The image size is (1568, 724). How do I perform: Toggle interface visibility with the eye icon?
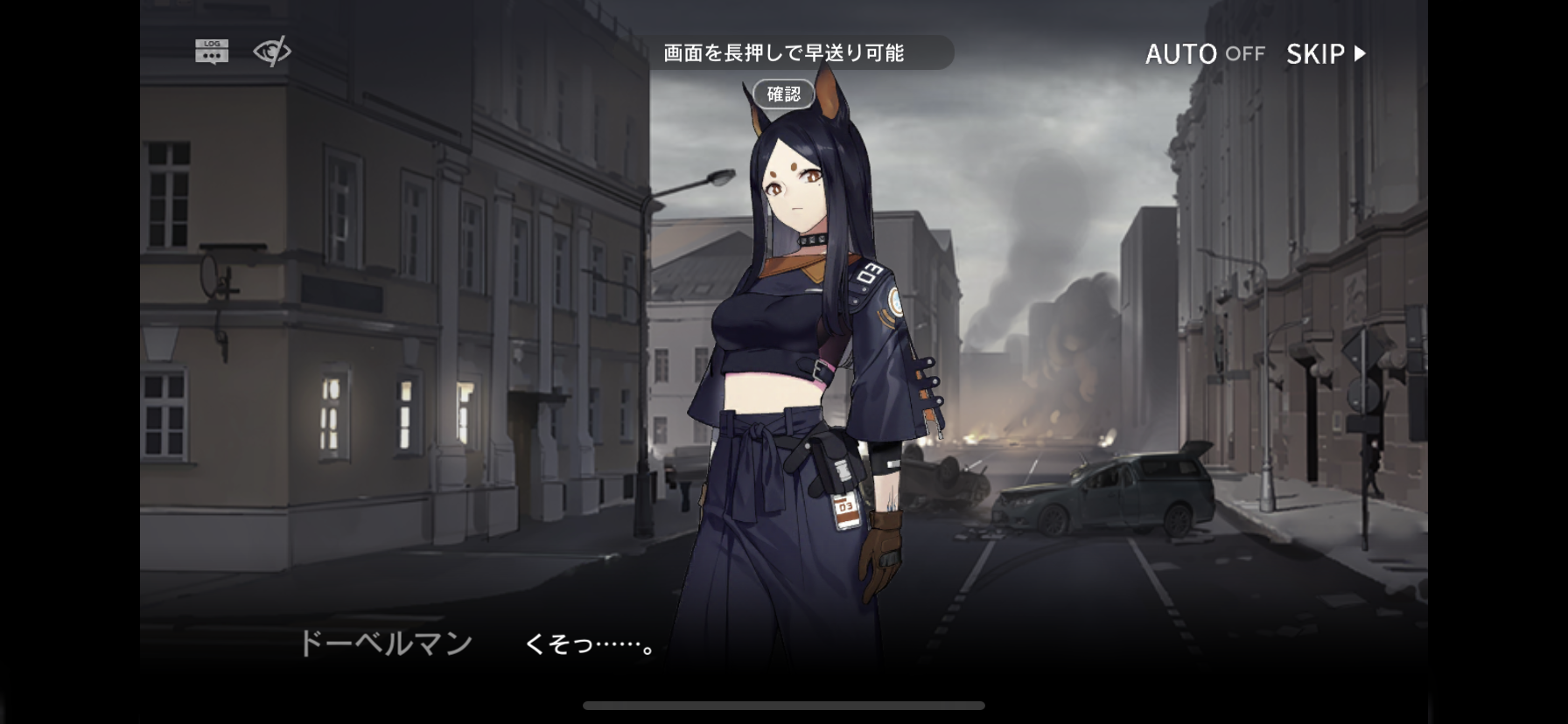point(271,52)
